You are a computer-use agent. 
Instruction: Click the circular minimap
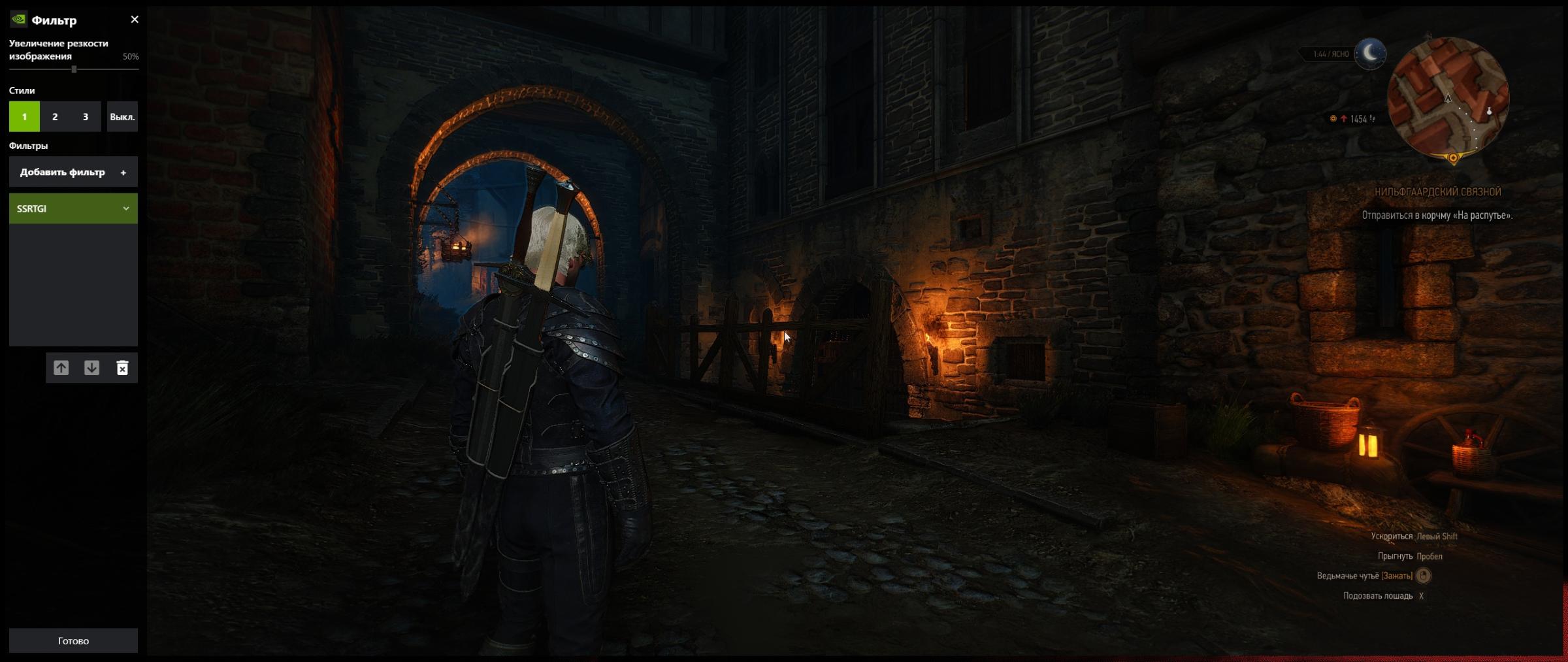pyautogui.click(x=1448, y=99)
